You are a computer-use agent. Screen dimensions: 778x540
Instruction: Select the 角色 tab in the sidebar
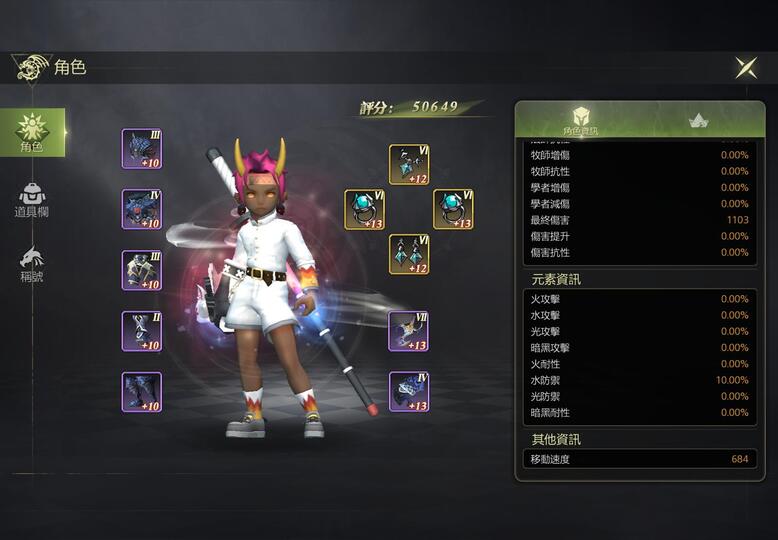point(32,133)
